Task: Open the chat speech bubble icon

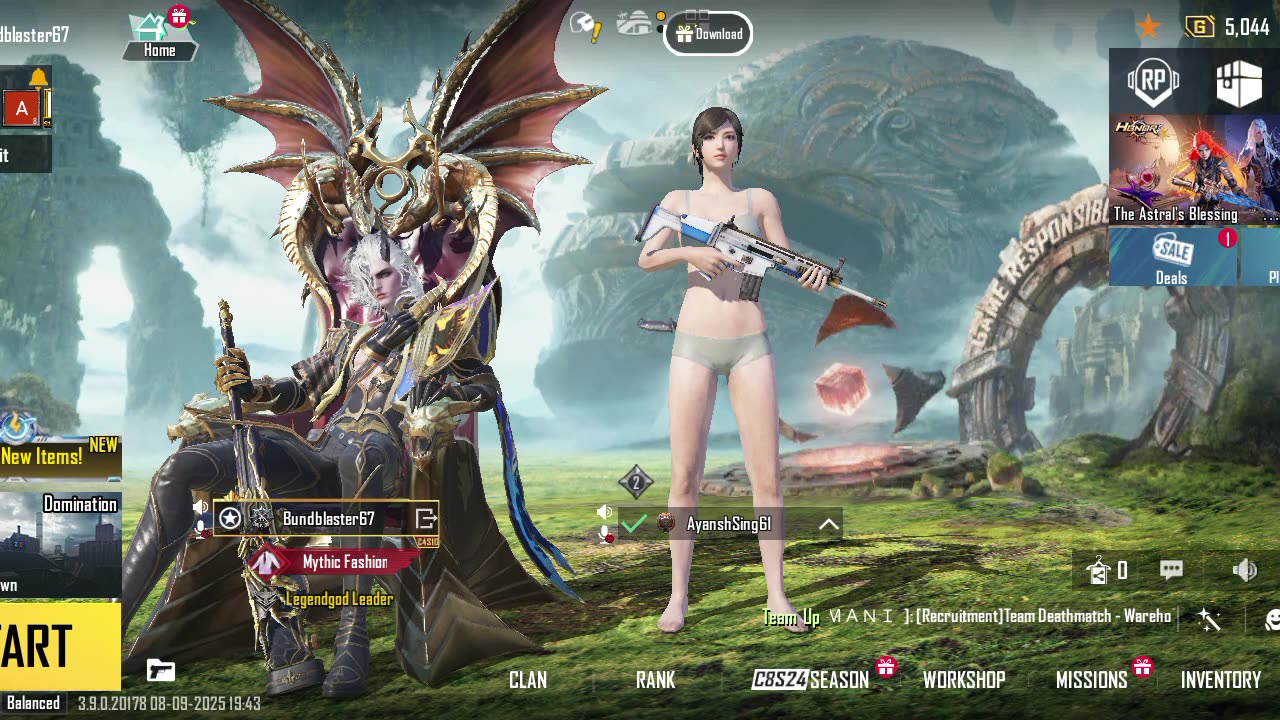Action: 1171,570
